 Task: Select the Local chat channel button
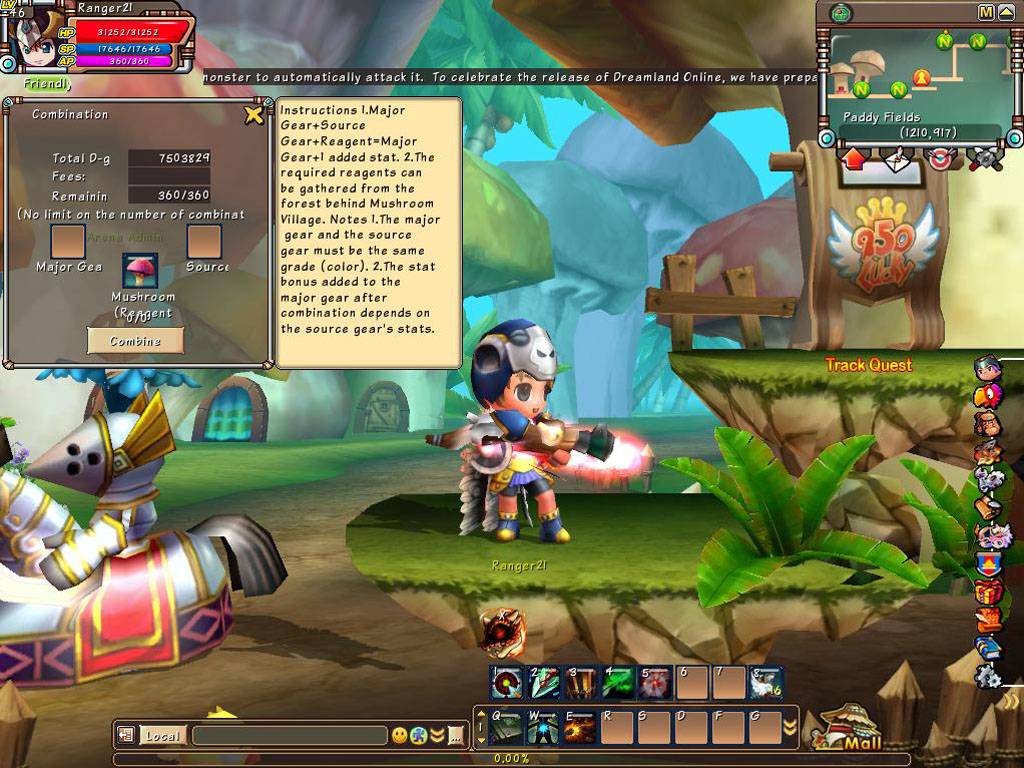(x=161, y=736)
